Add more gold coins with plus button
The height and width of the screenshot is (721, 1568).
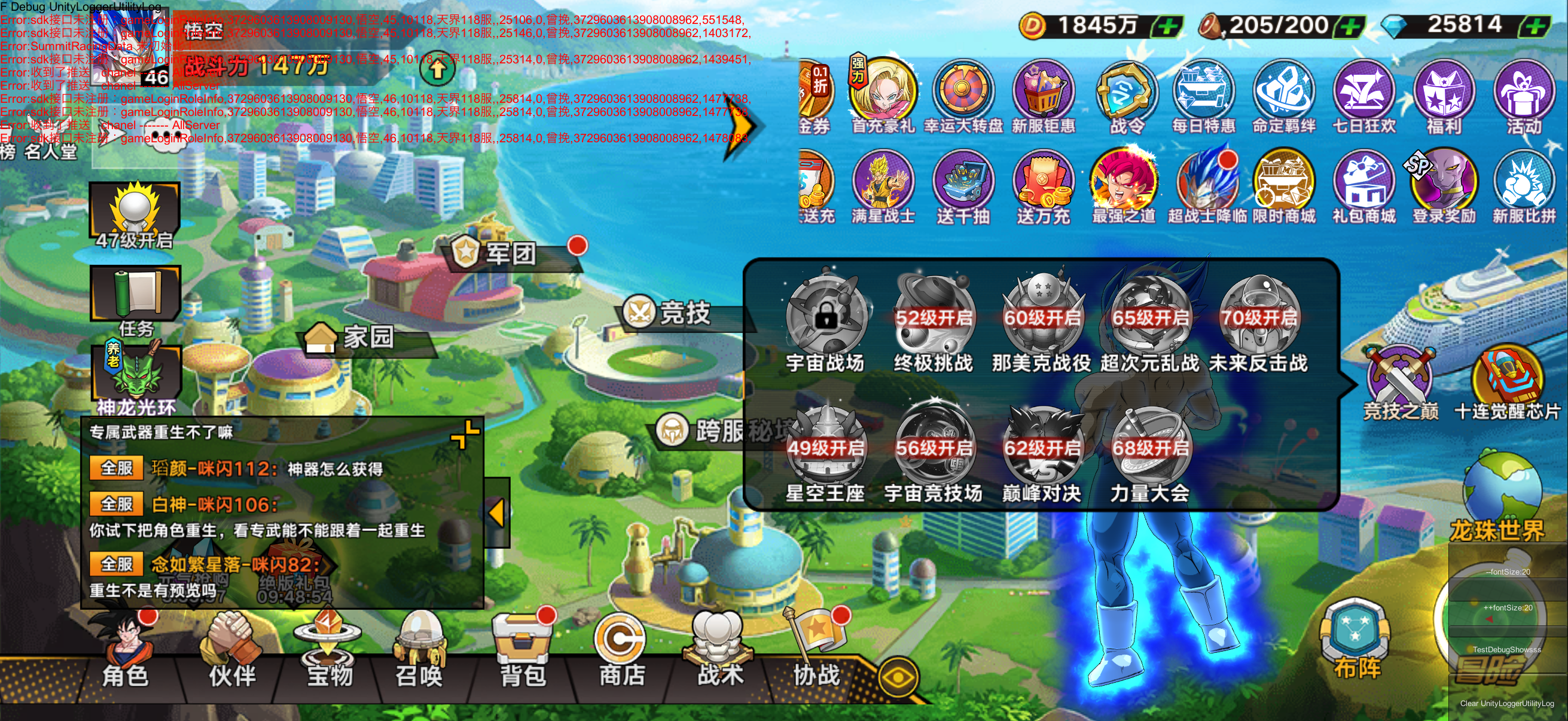click(x=1167, y=26)
